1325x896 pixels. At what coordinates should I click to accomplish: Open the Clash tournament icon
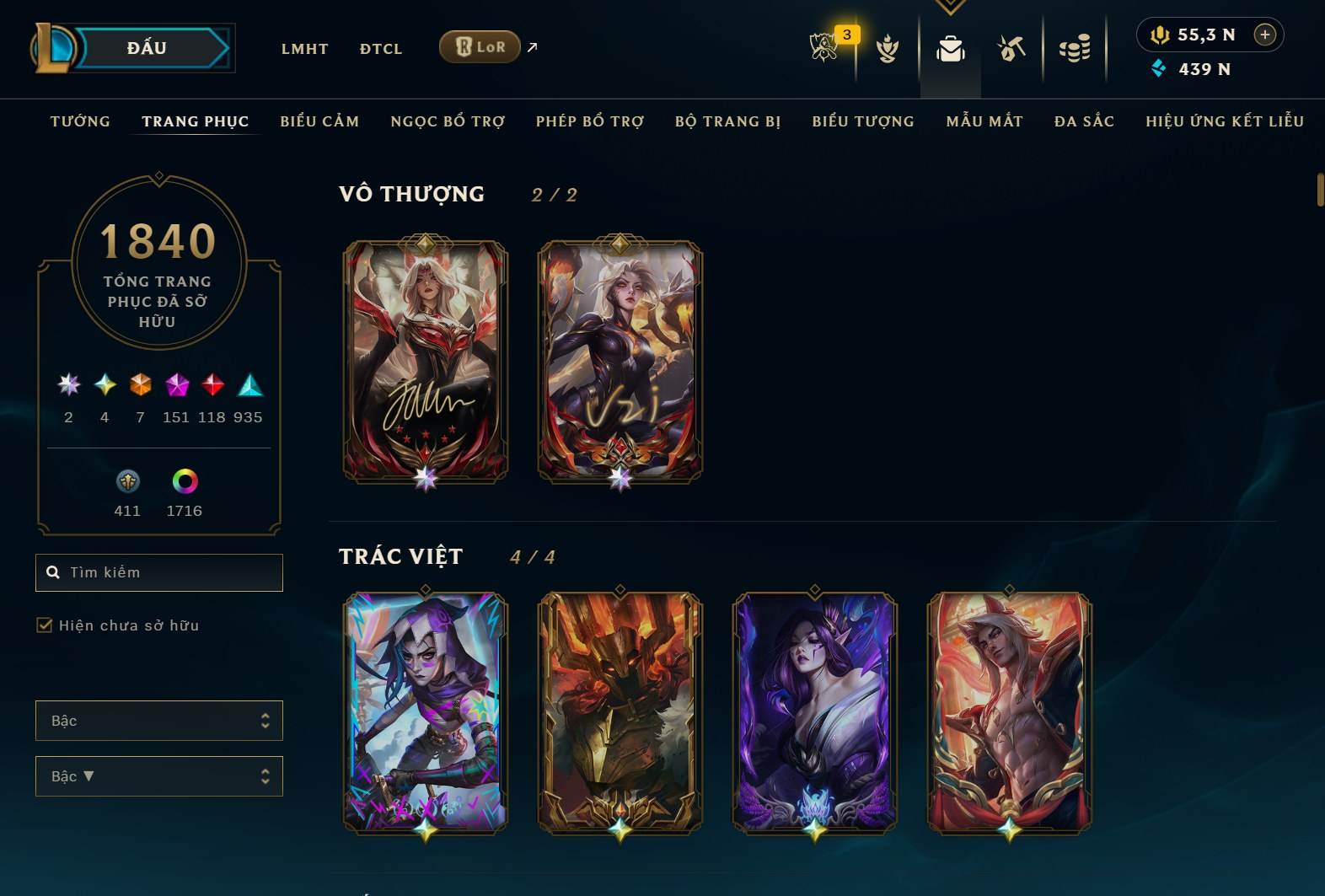click(x=887, y=49)
